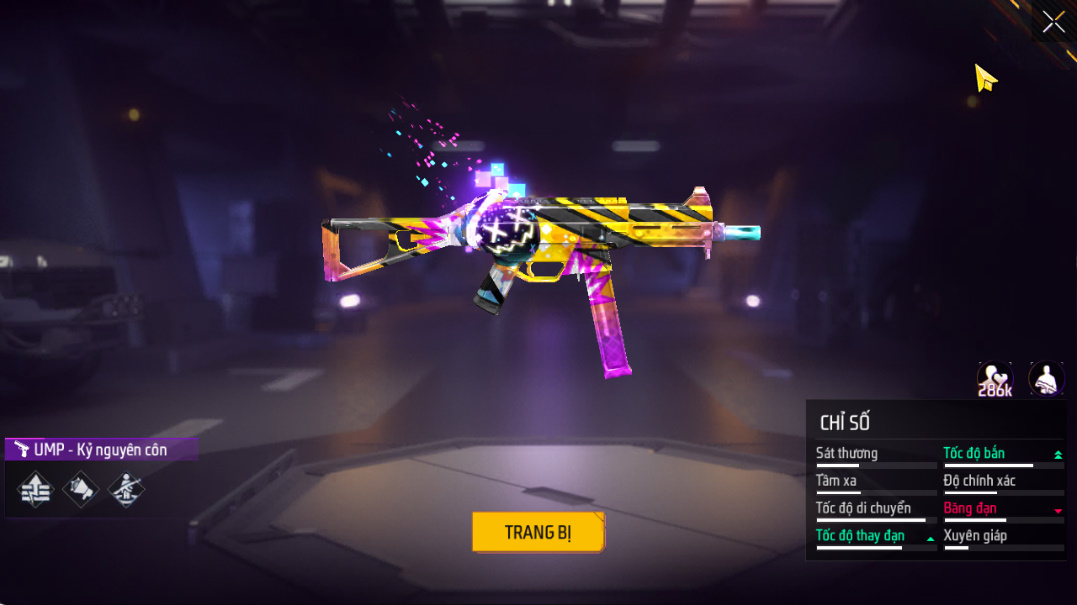1077x605 pixels.
Task: Select the megaphone effect icon
Action: 81,489
